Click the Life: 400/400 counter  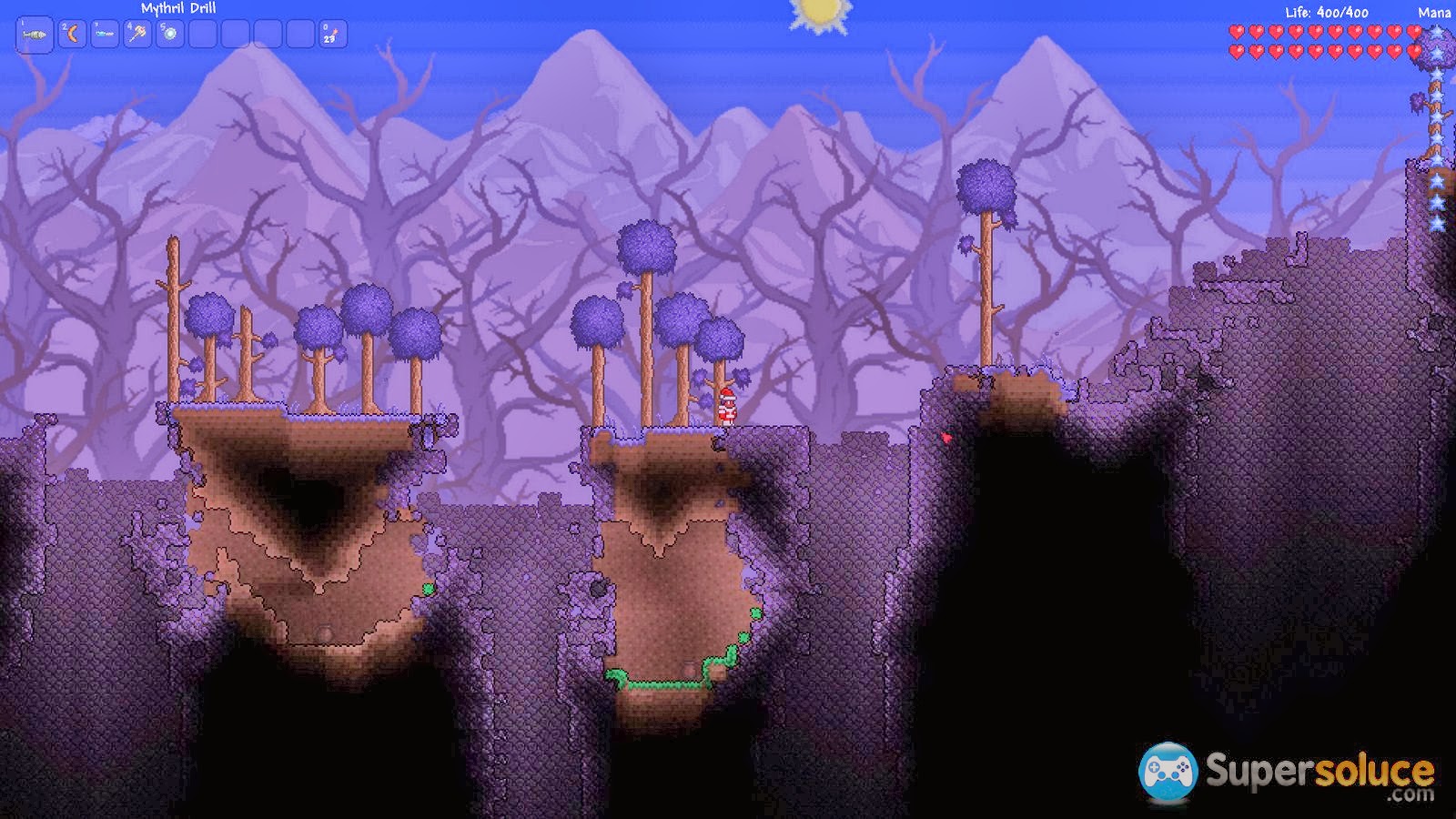[x=1326, y=12]
